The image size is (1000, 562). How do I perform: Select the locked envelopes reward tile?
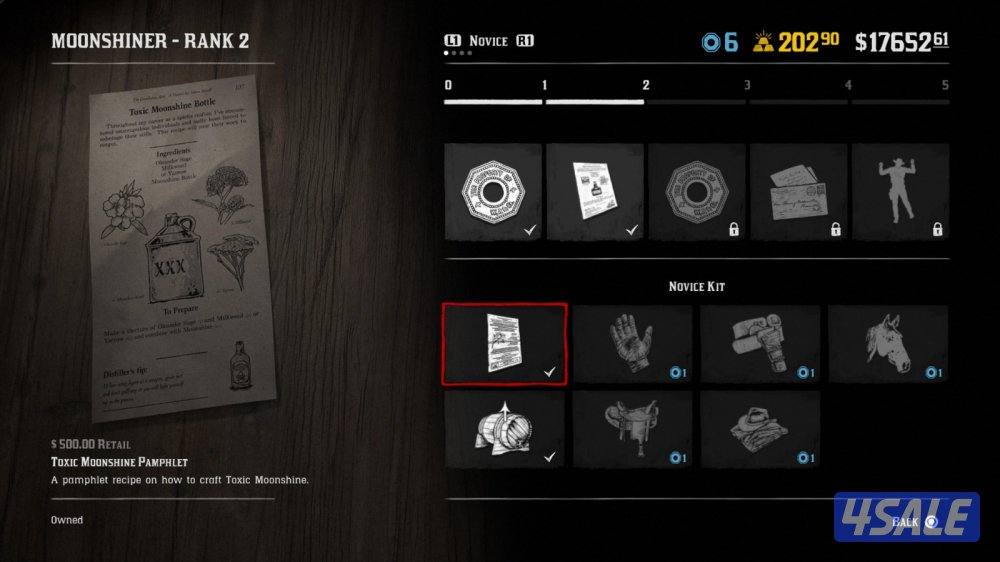(x=799, y=191)
